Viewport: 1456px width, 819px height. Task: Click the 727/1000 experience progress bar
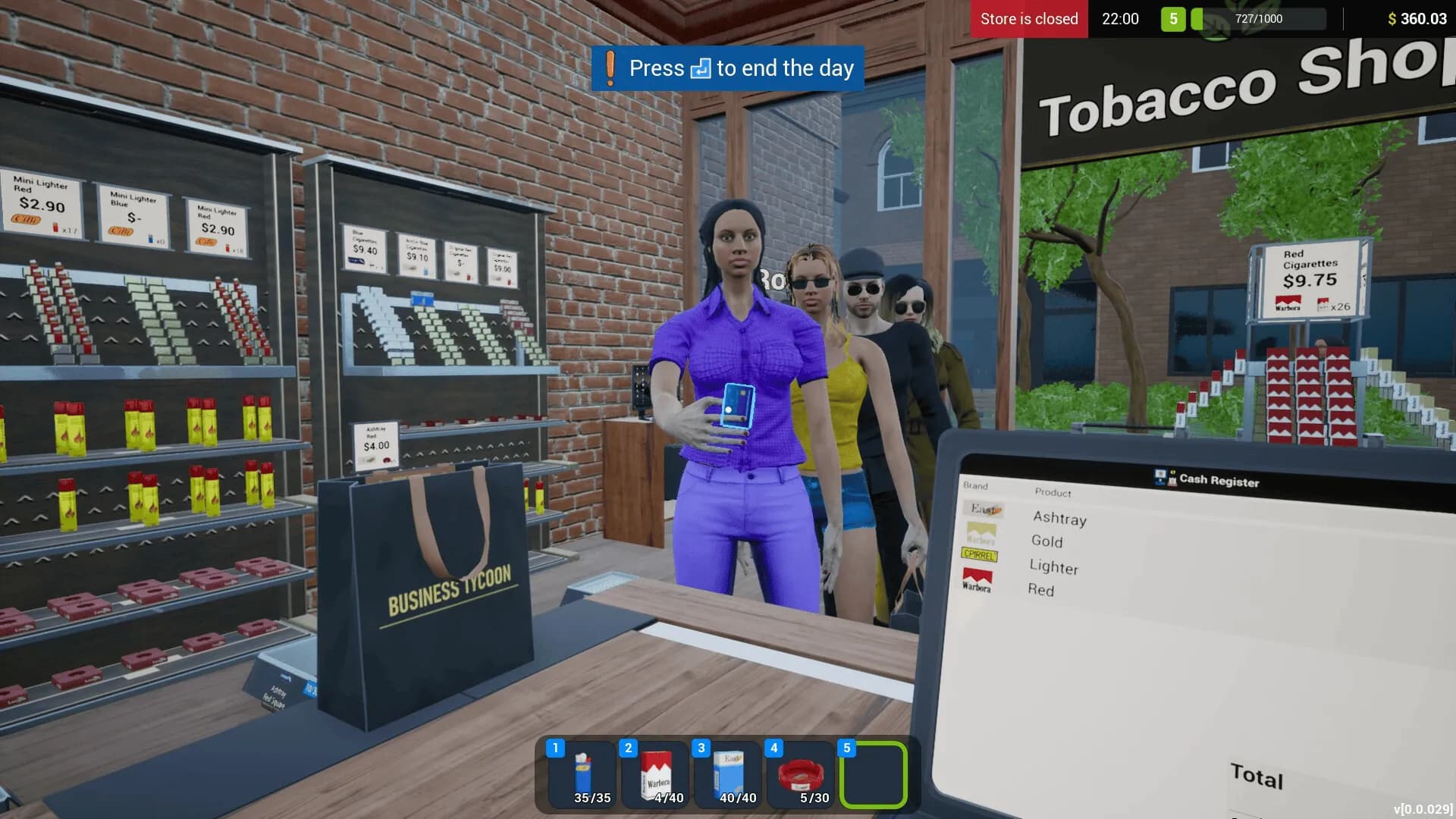click(x=1259, y=19)
